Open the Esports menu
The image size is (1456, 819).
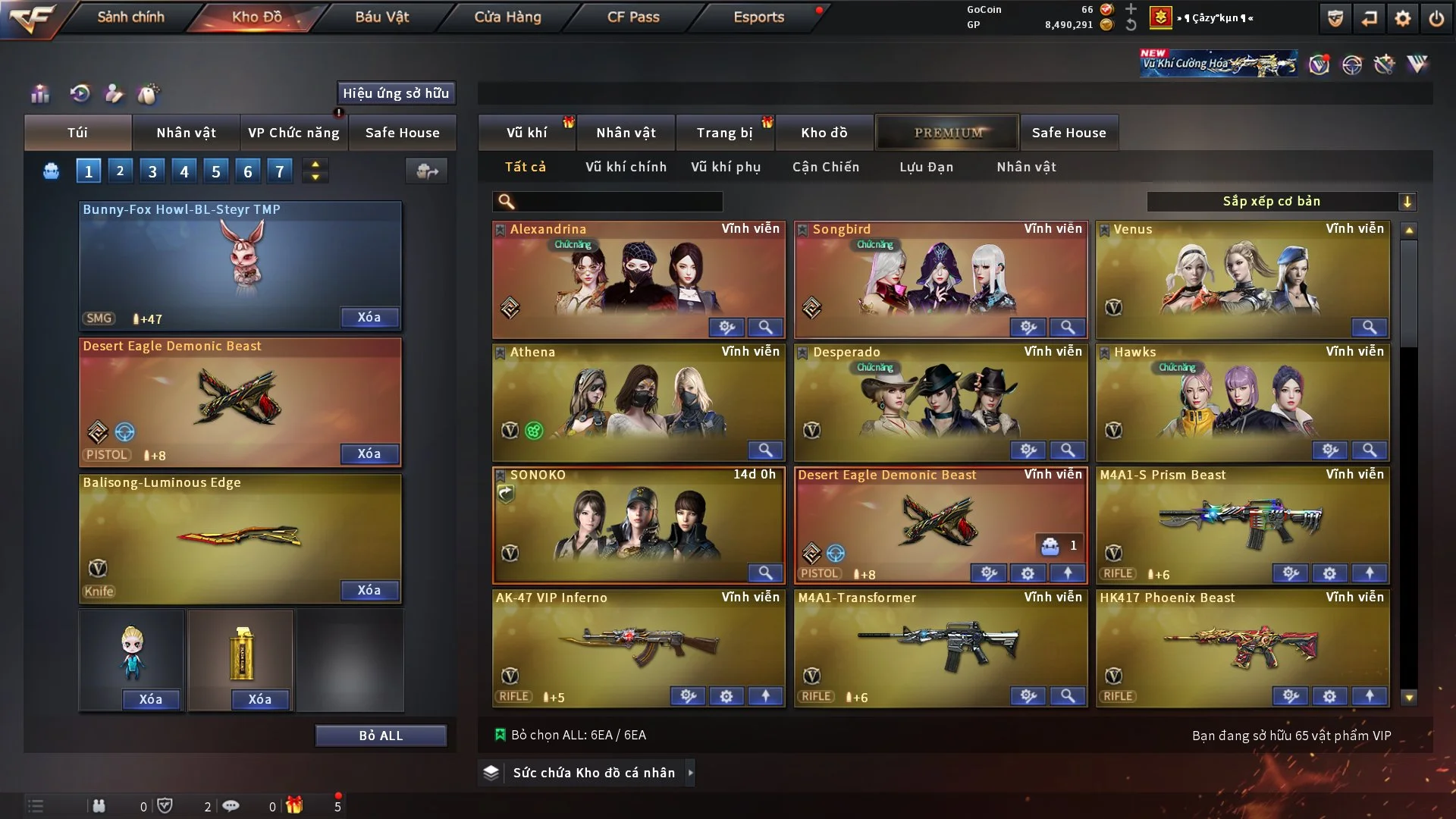point(758,17)
